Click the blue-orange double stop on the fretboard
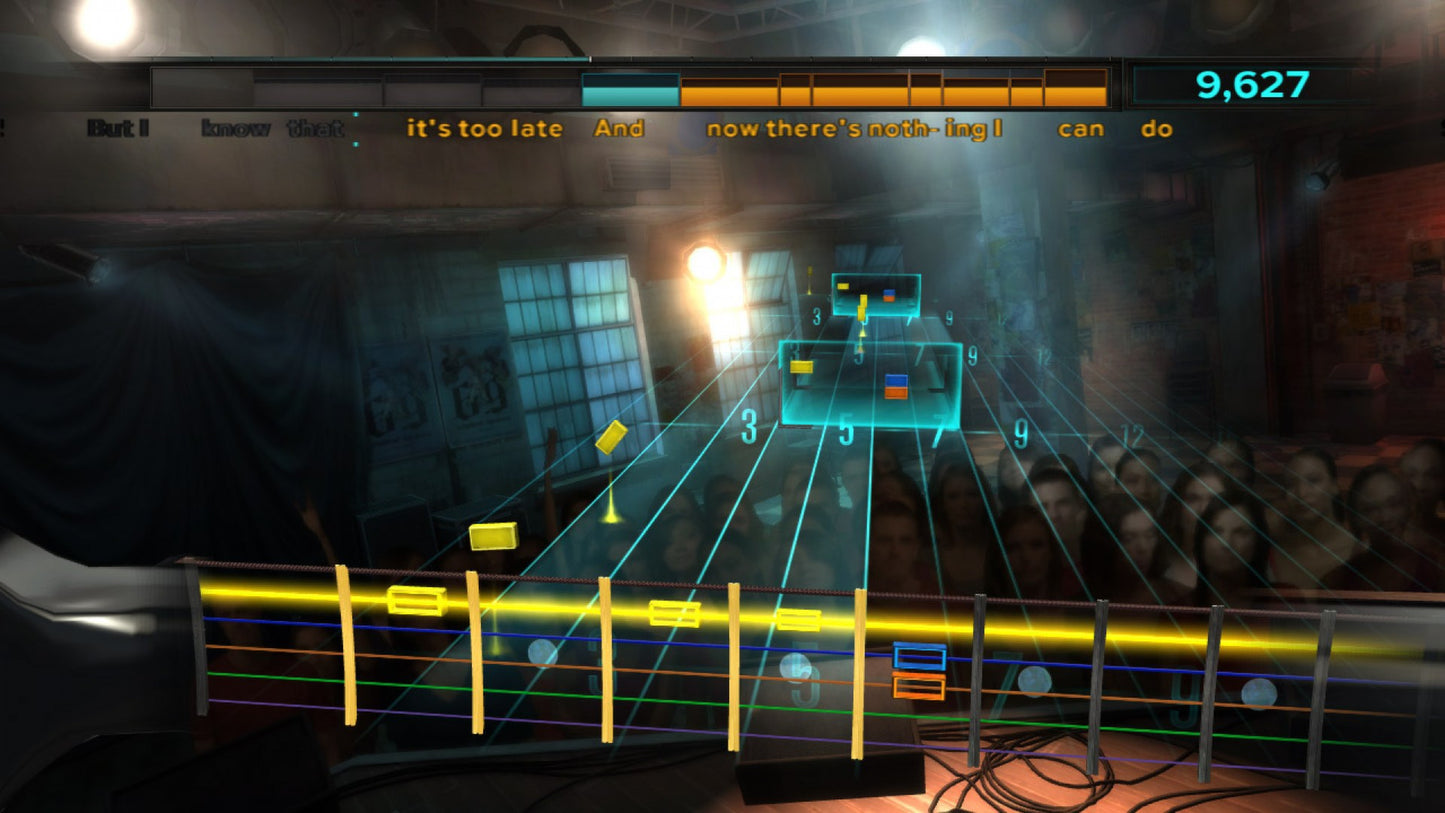The height and width of the screenshot is (813, 1445). [918, 670]
